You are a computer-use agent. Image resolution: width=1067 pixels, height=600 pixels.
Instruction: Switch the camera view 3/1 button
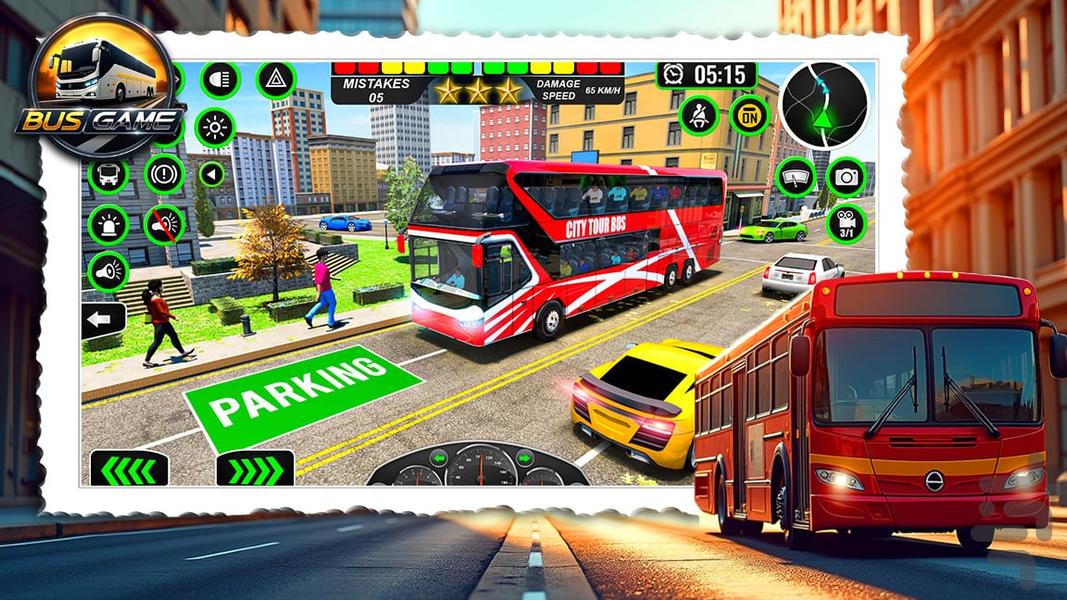pos(846,224)
